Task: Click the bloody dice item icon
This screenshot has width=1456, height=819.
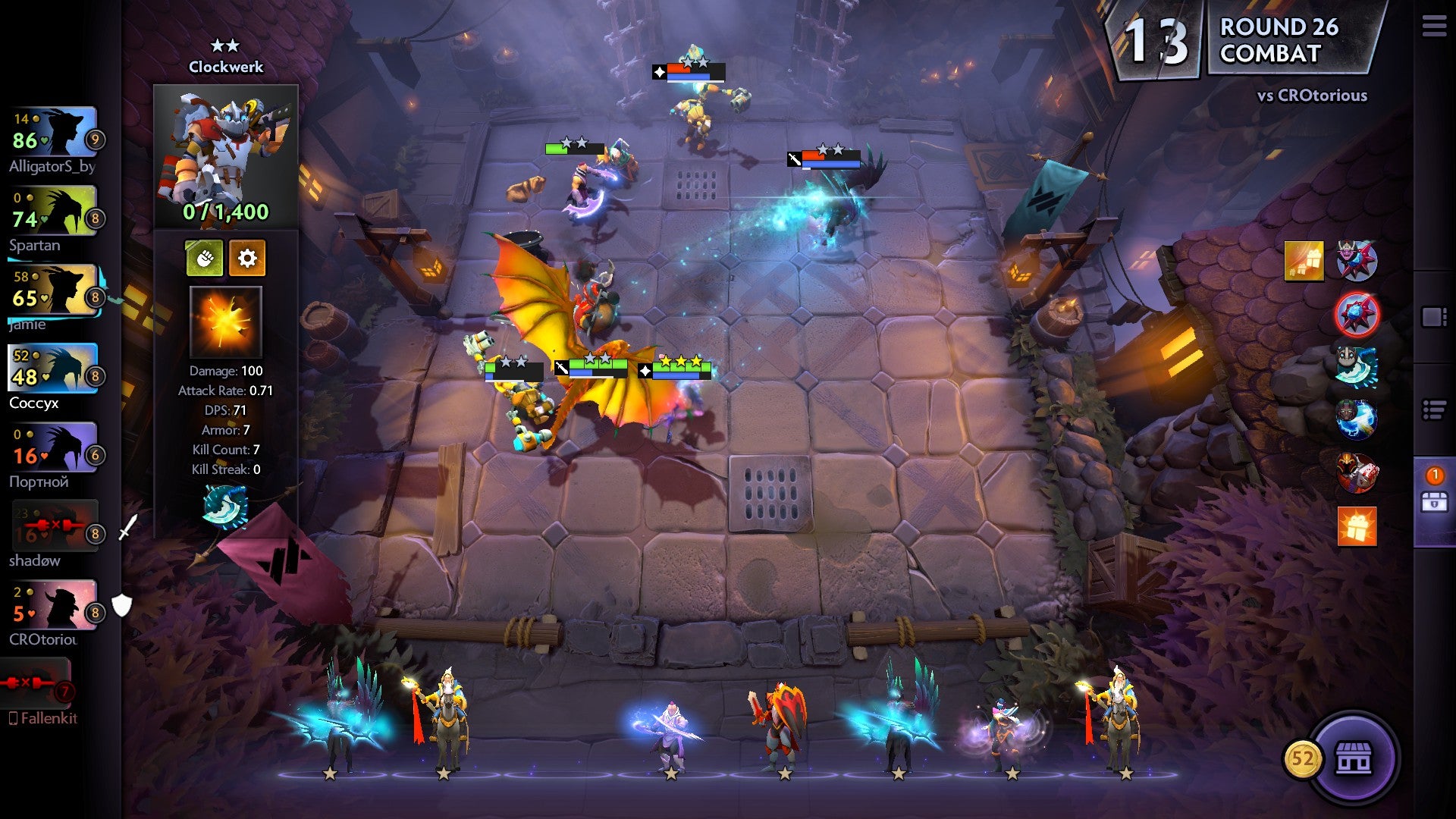Action: click(1357, 472)
